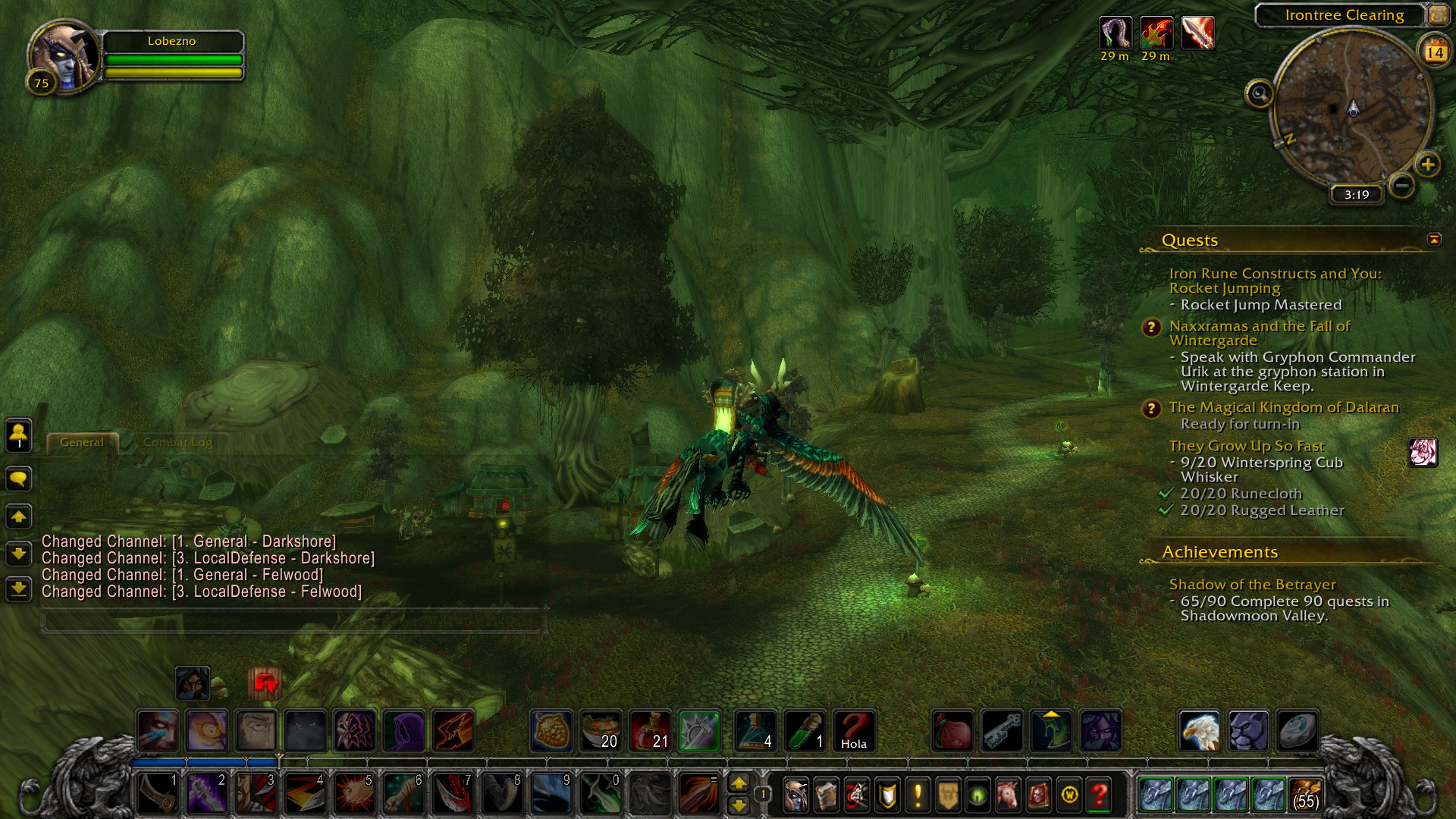Click the Hola red question mark macro

pos(854,730)
